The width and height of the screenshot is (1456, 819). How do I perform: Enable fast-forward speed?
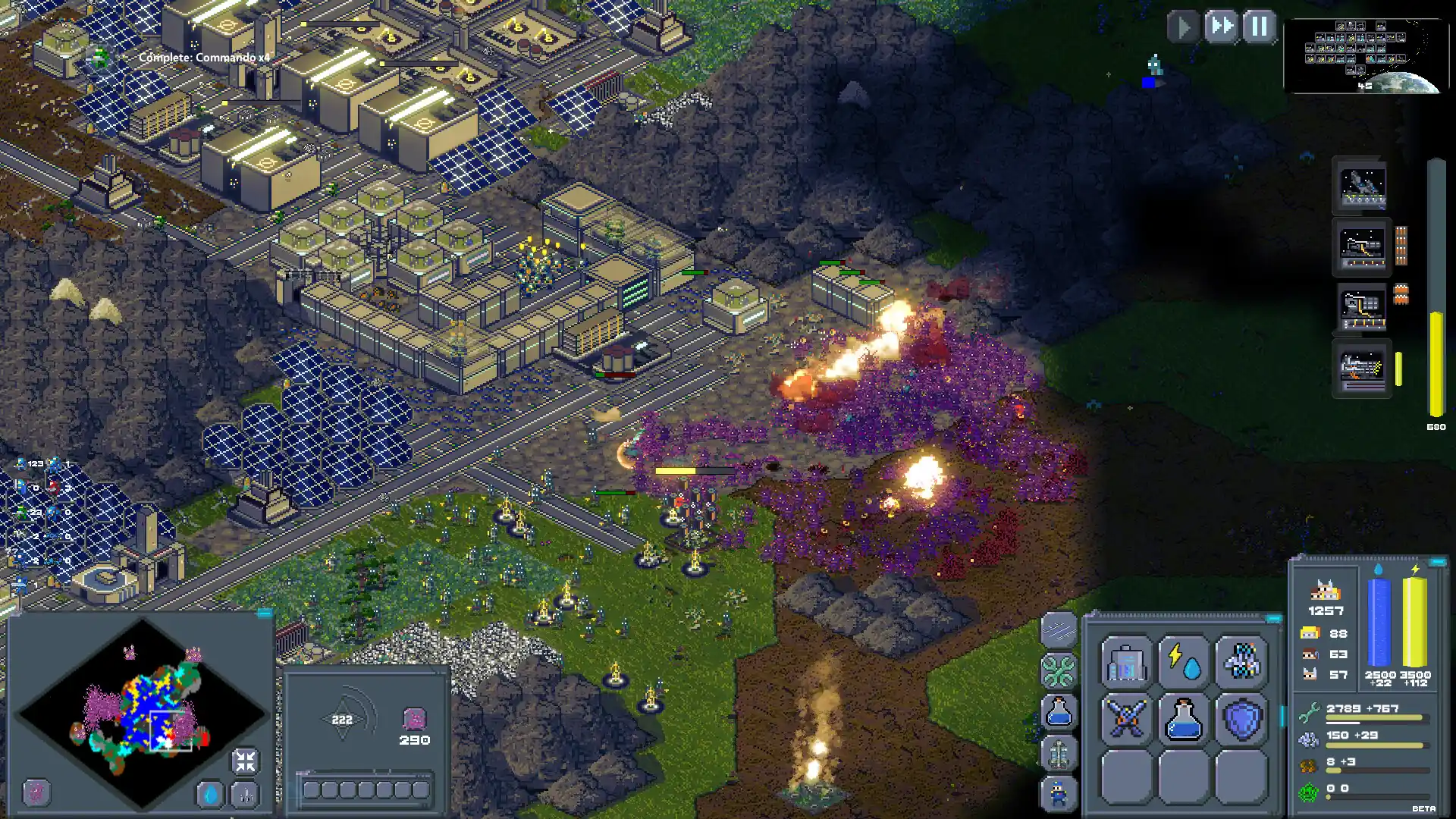point(1222,27)
